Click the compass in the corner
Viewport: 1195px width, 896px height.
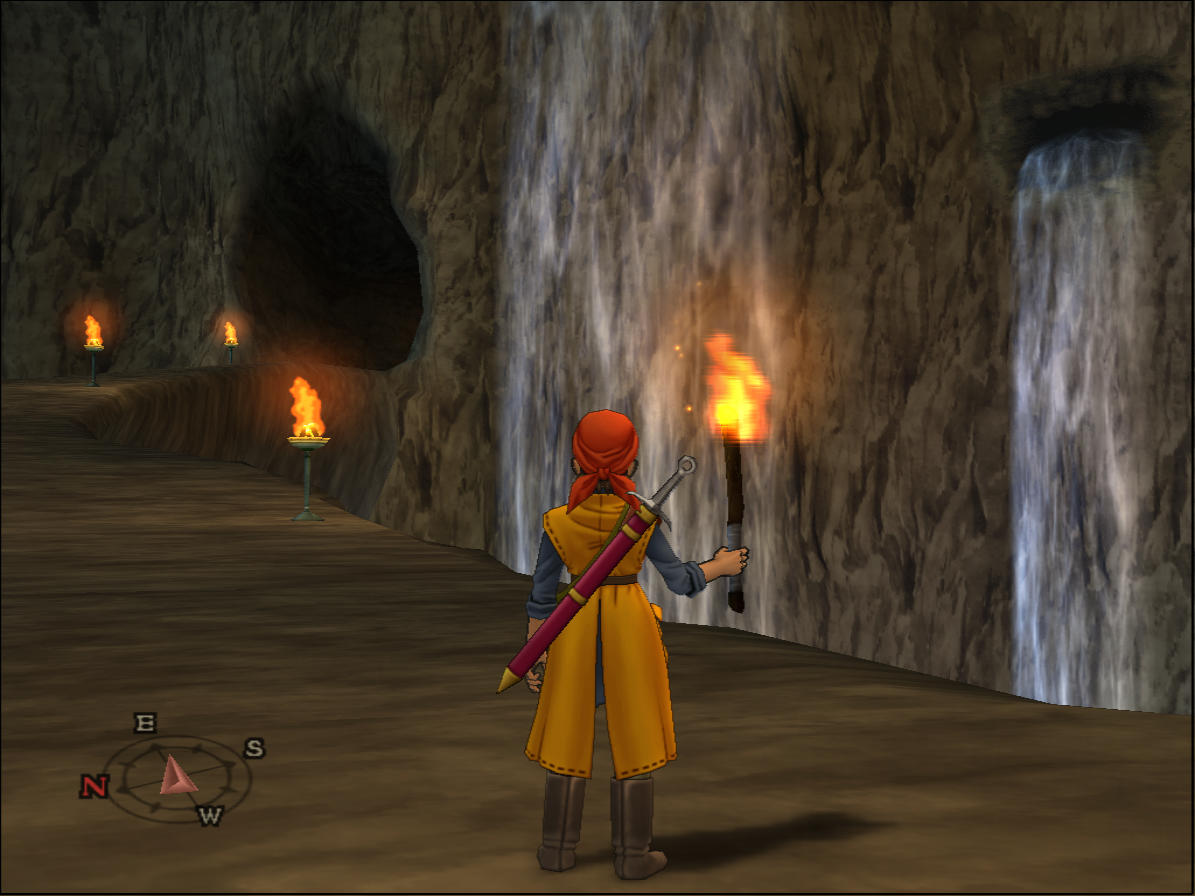pyautogui.click(x=176, y=775)
